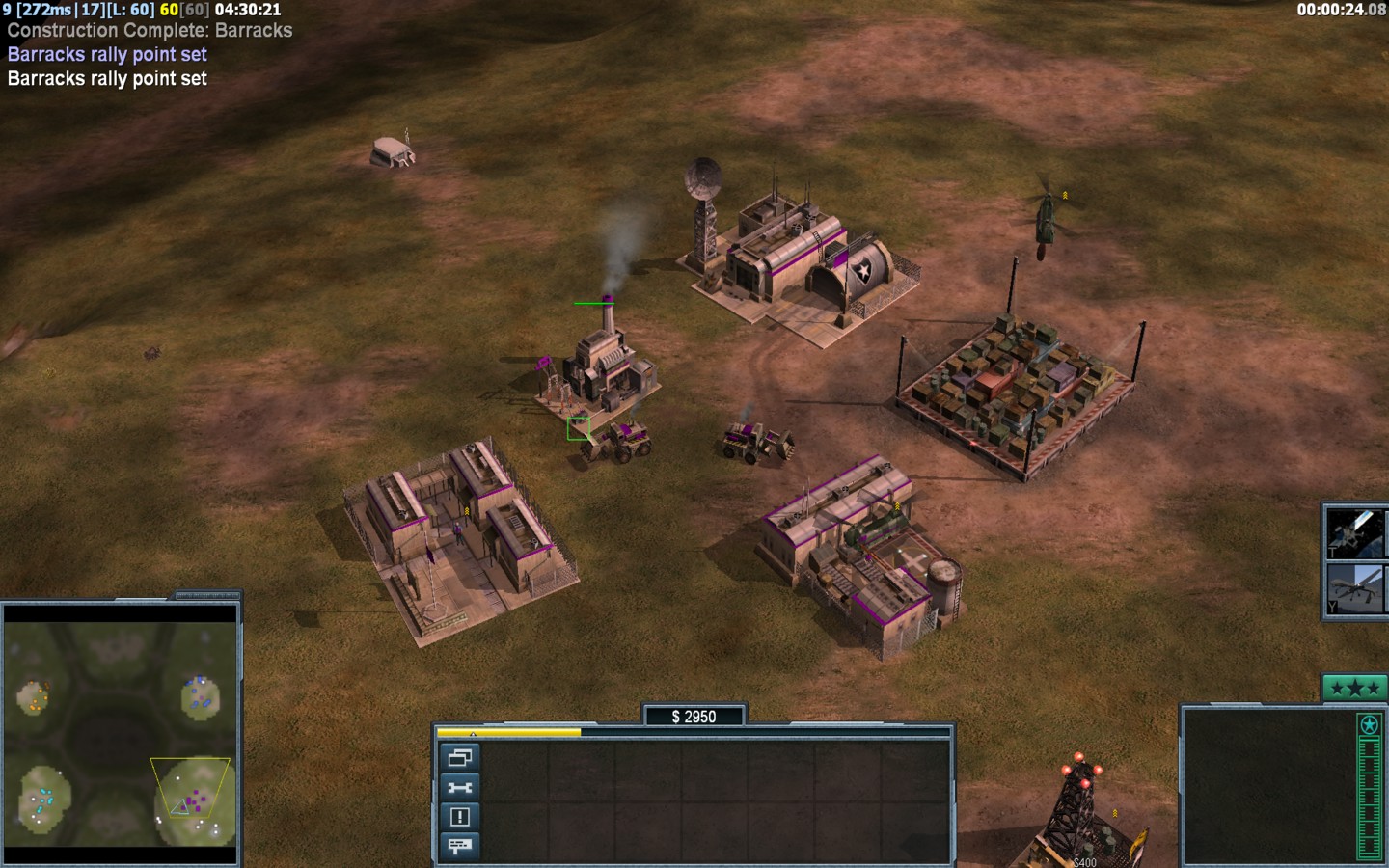
Task: Open the signpost message button
Action: [x=459, y=846]
